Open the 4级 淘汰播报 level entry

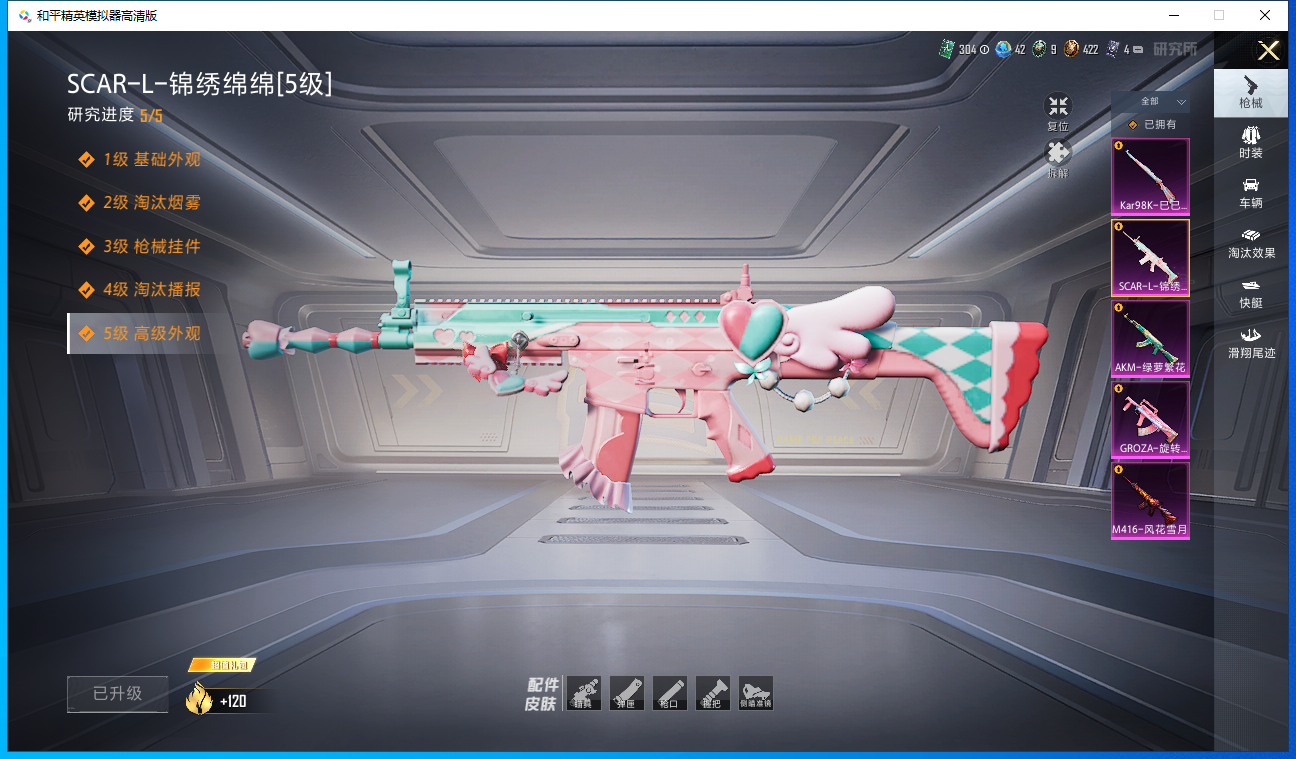(x=150, y=290)
